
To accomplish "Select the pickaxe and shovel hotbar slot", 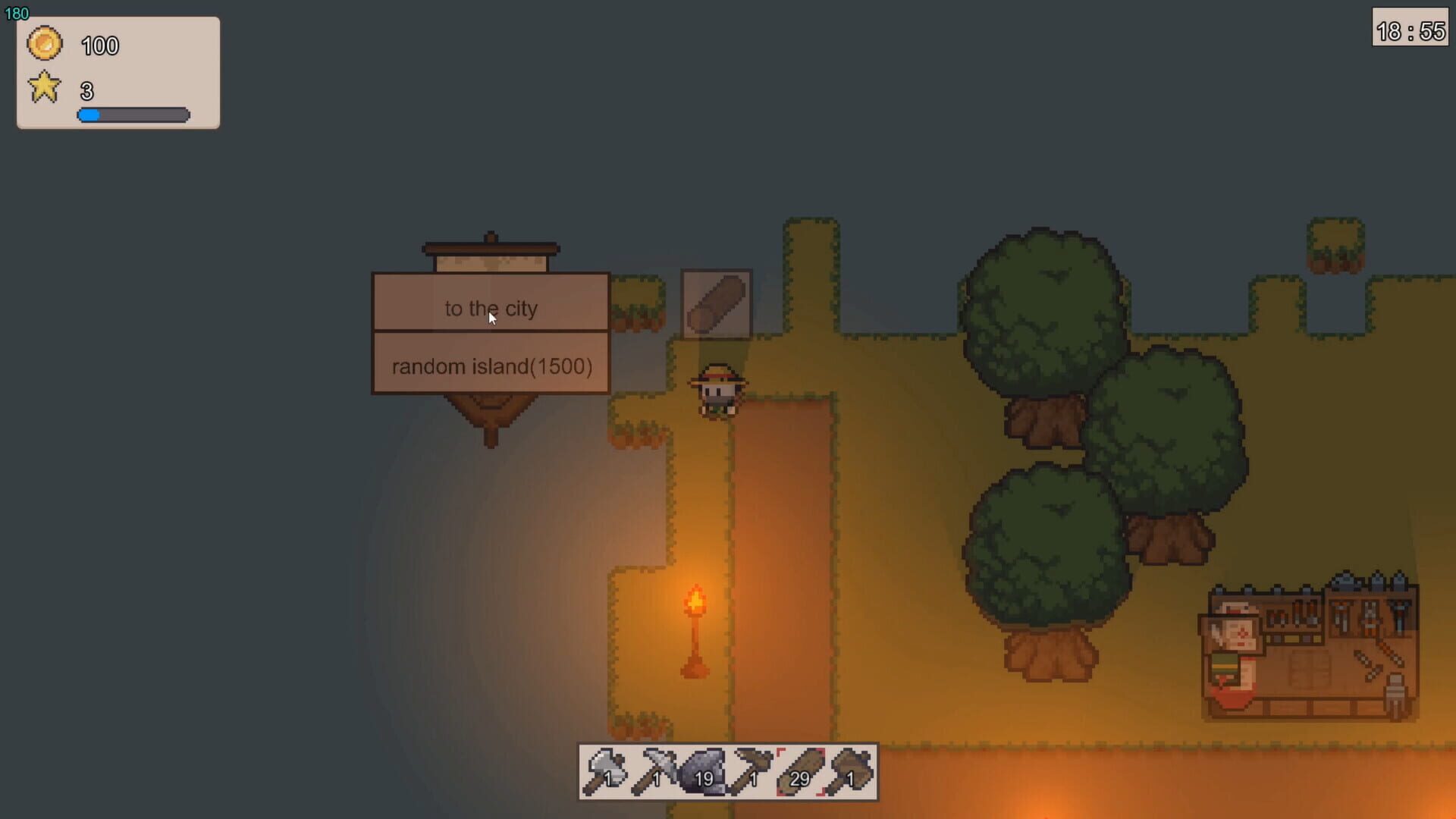I will point(655,770).
